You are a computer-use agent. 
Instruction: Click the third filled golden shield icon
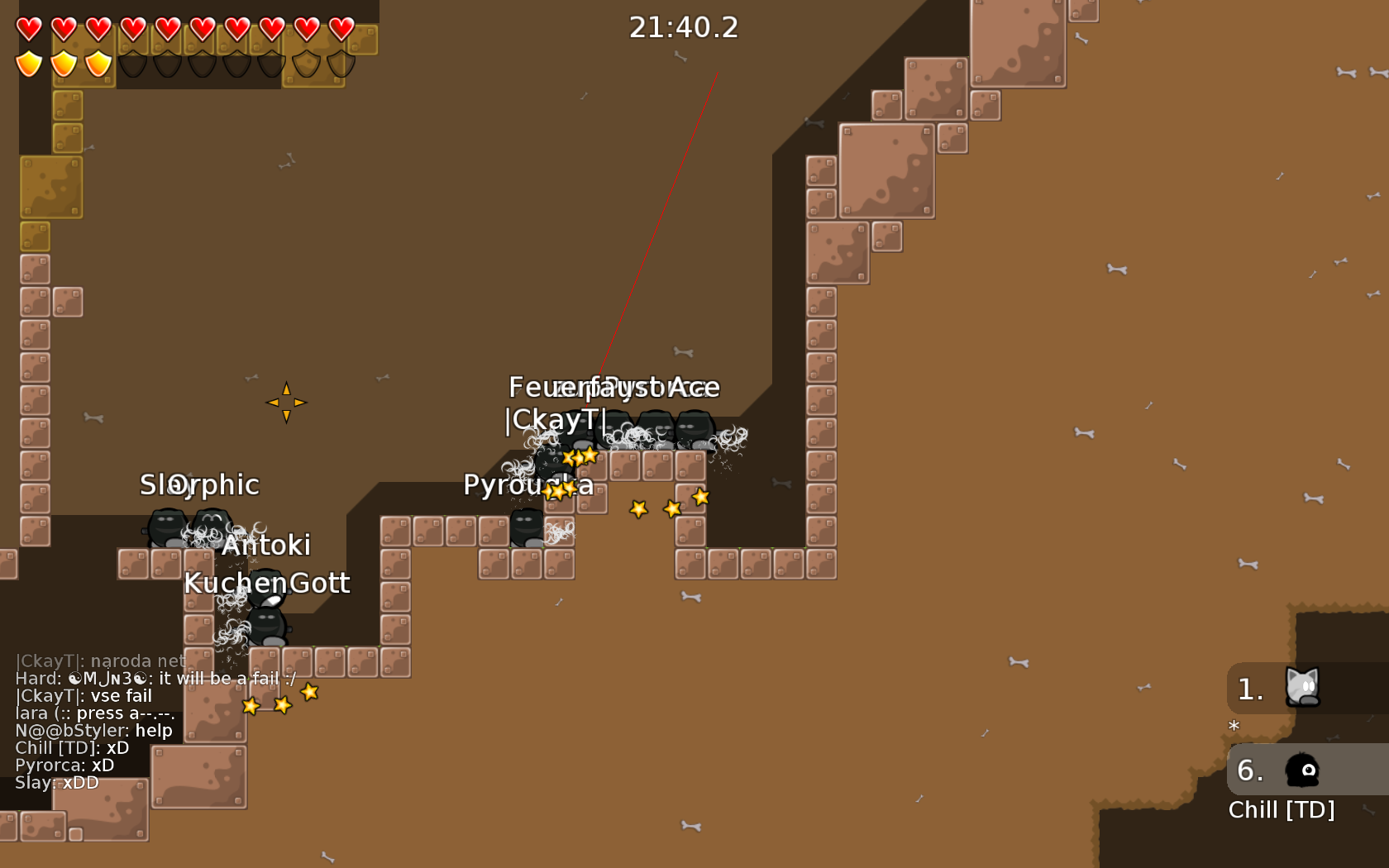tap(97, 62)
